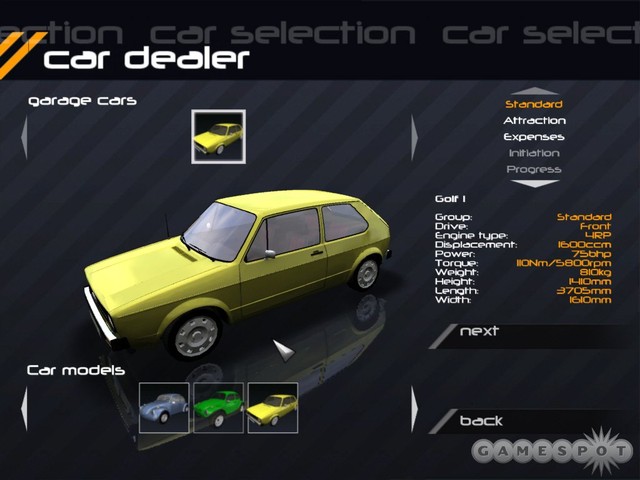Select the yellow Golf garage car thumbnail
Viewport: 640px width, 480px height.
219,135
